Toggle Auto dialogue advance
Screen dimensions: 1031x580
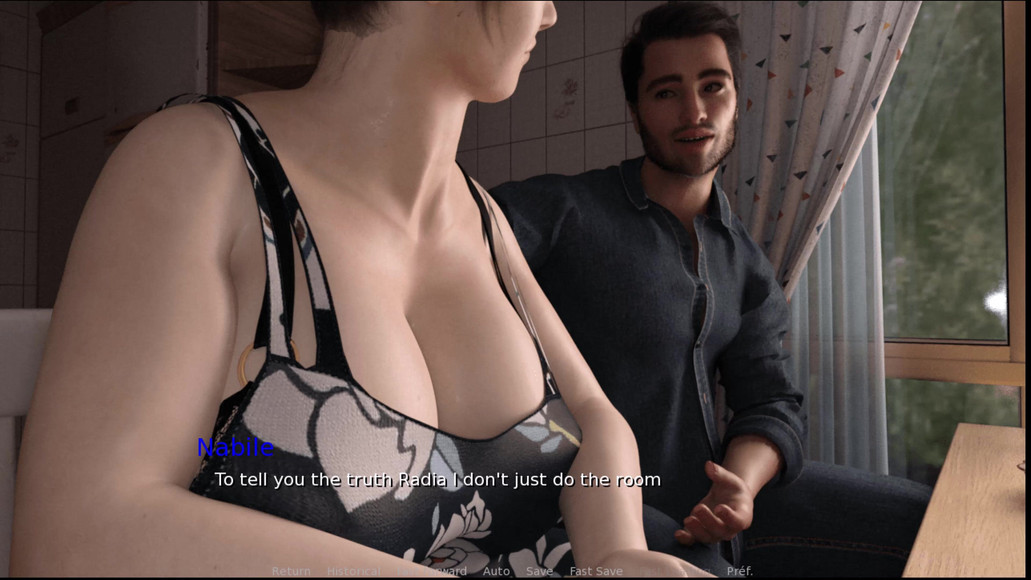(x=496, y=571)
